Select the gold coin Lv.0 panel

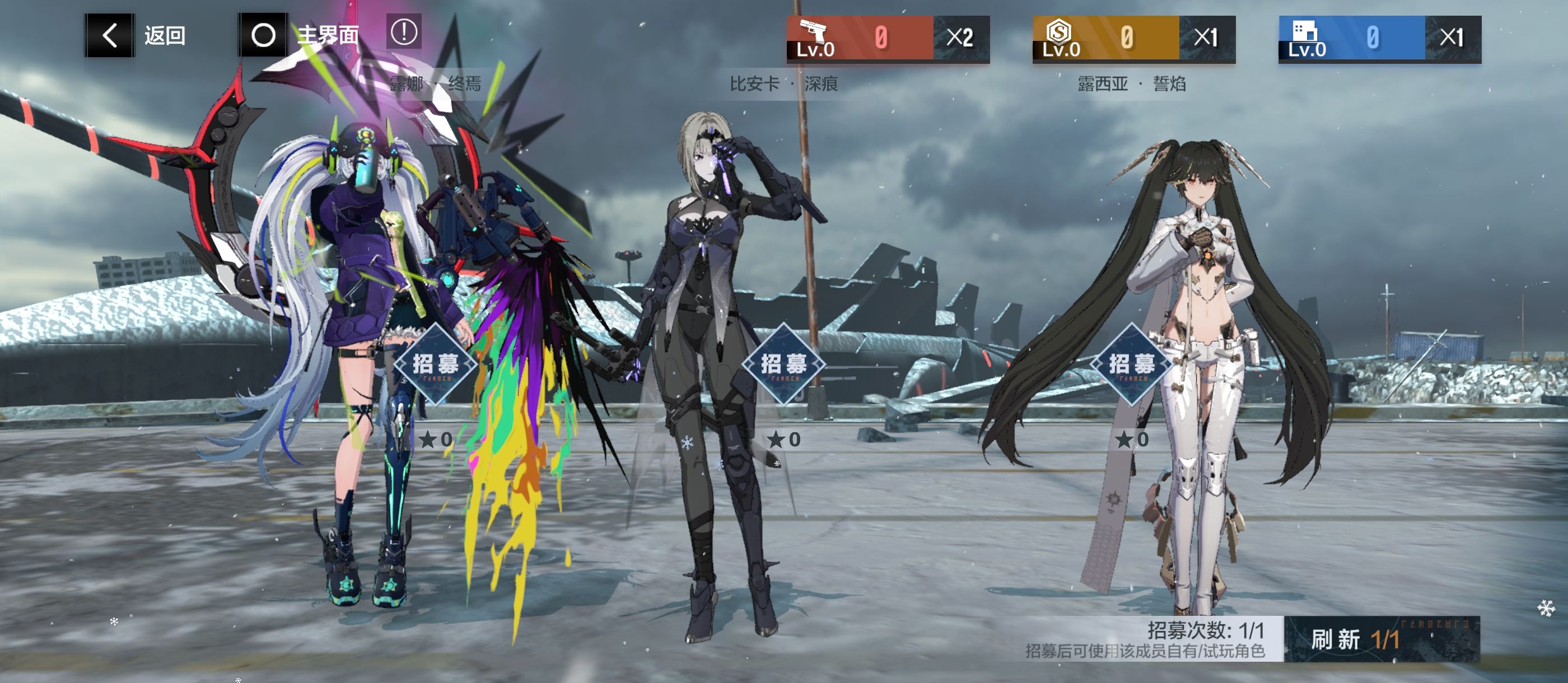click(1133, 39)
